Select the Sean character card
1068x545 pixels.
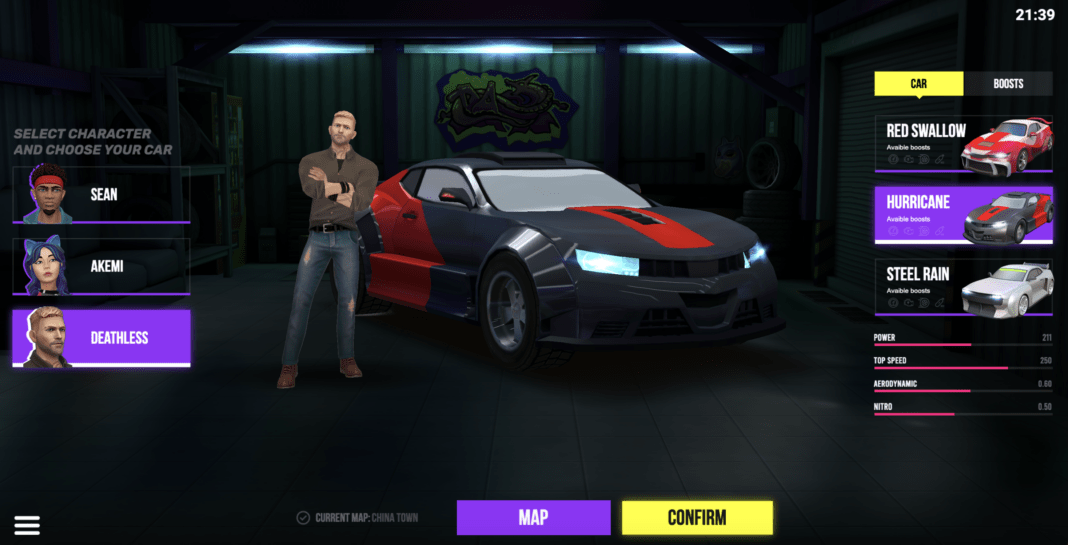(x=101, y=194)
